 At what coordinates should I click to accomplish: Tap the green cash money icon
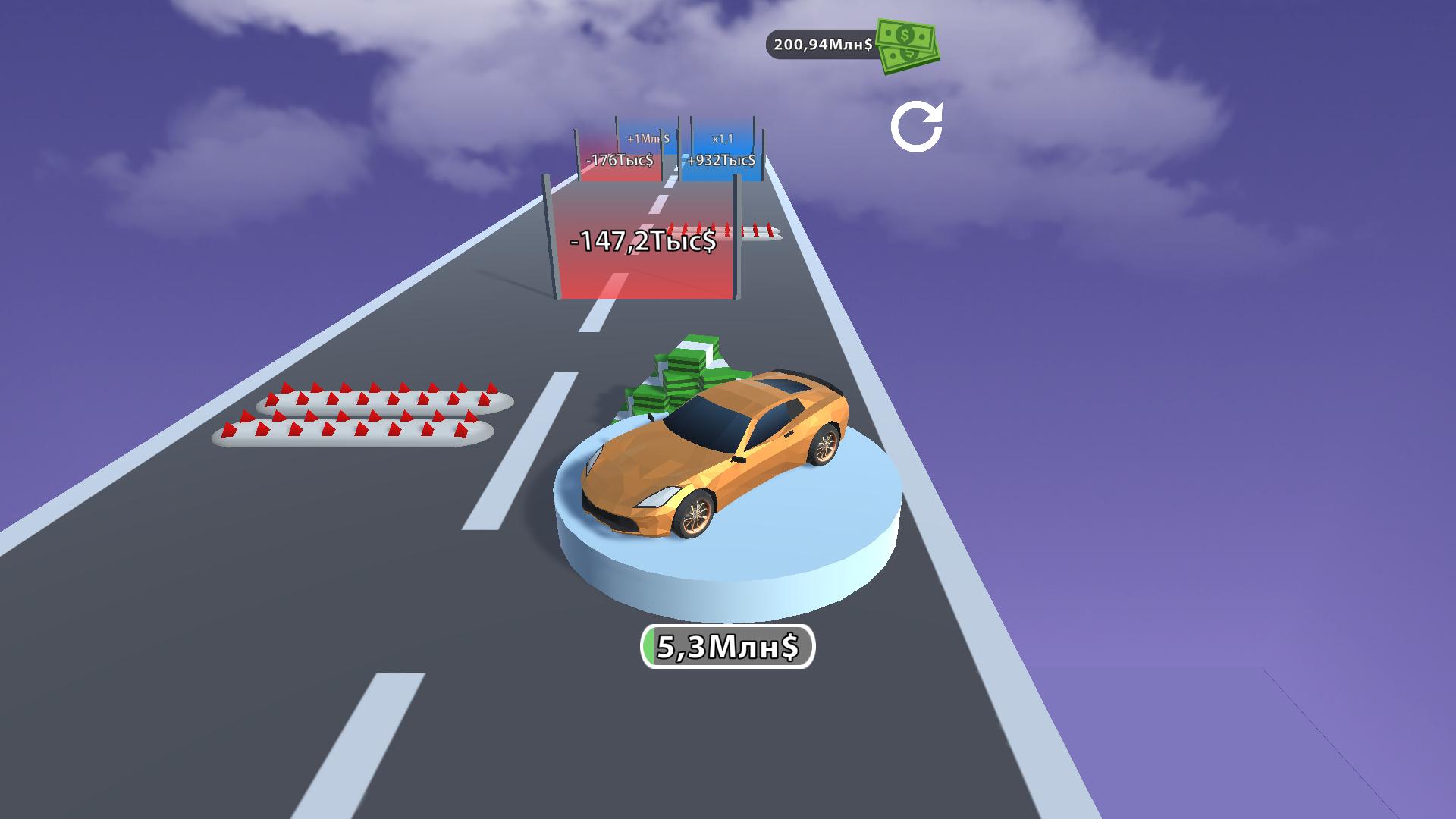[906, 45]
